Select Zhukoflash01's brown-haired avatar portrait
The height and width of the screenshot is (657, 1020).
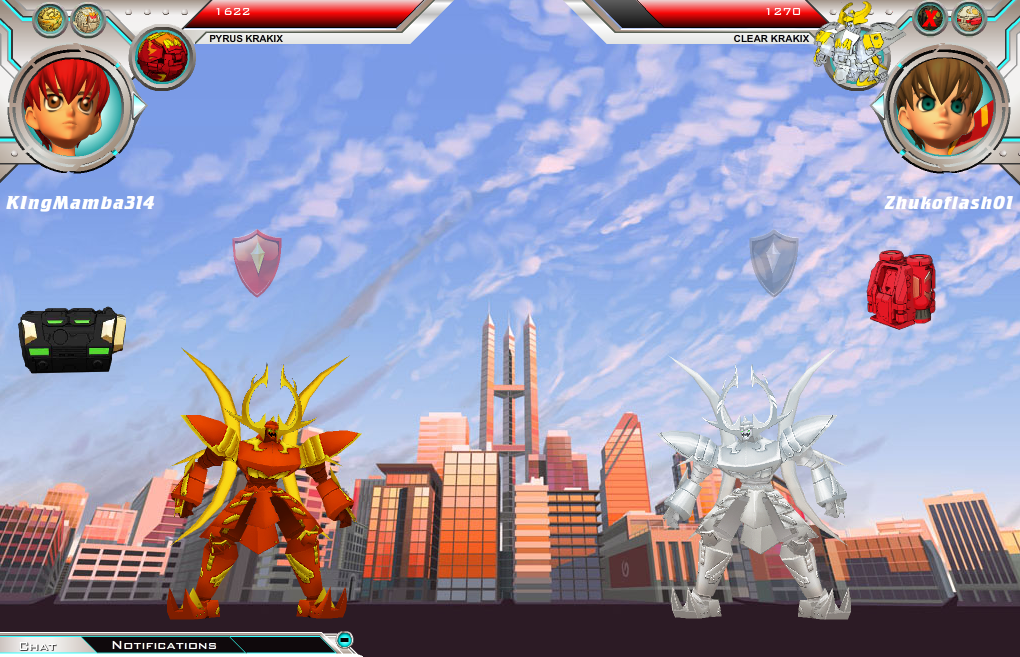tap(946, 103)
